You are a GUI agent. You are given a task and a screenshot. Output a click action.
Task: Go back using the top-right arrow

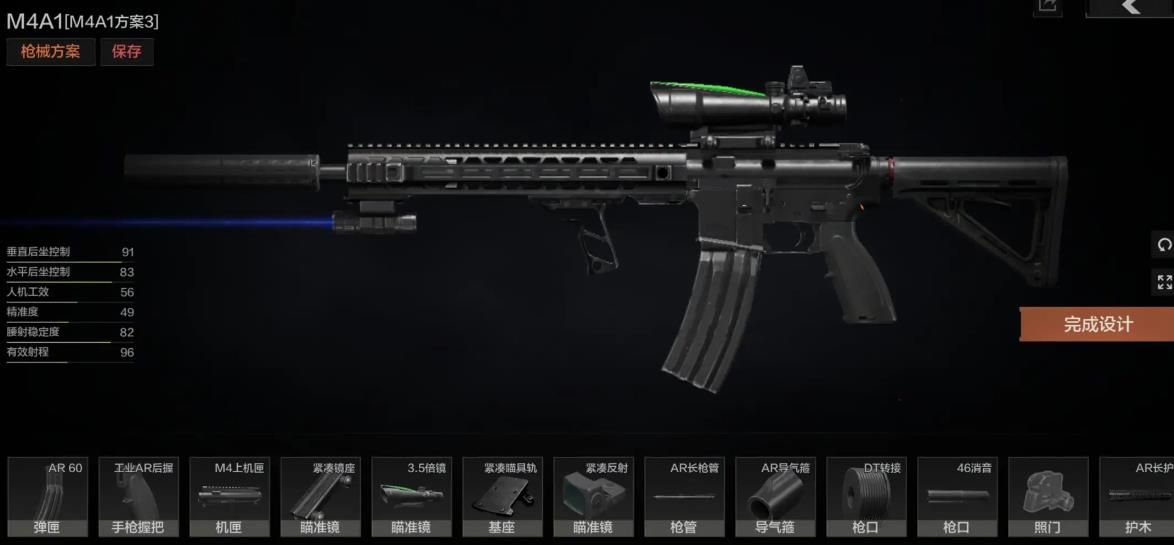click(1130, 7)
